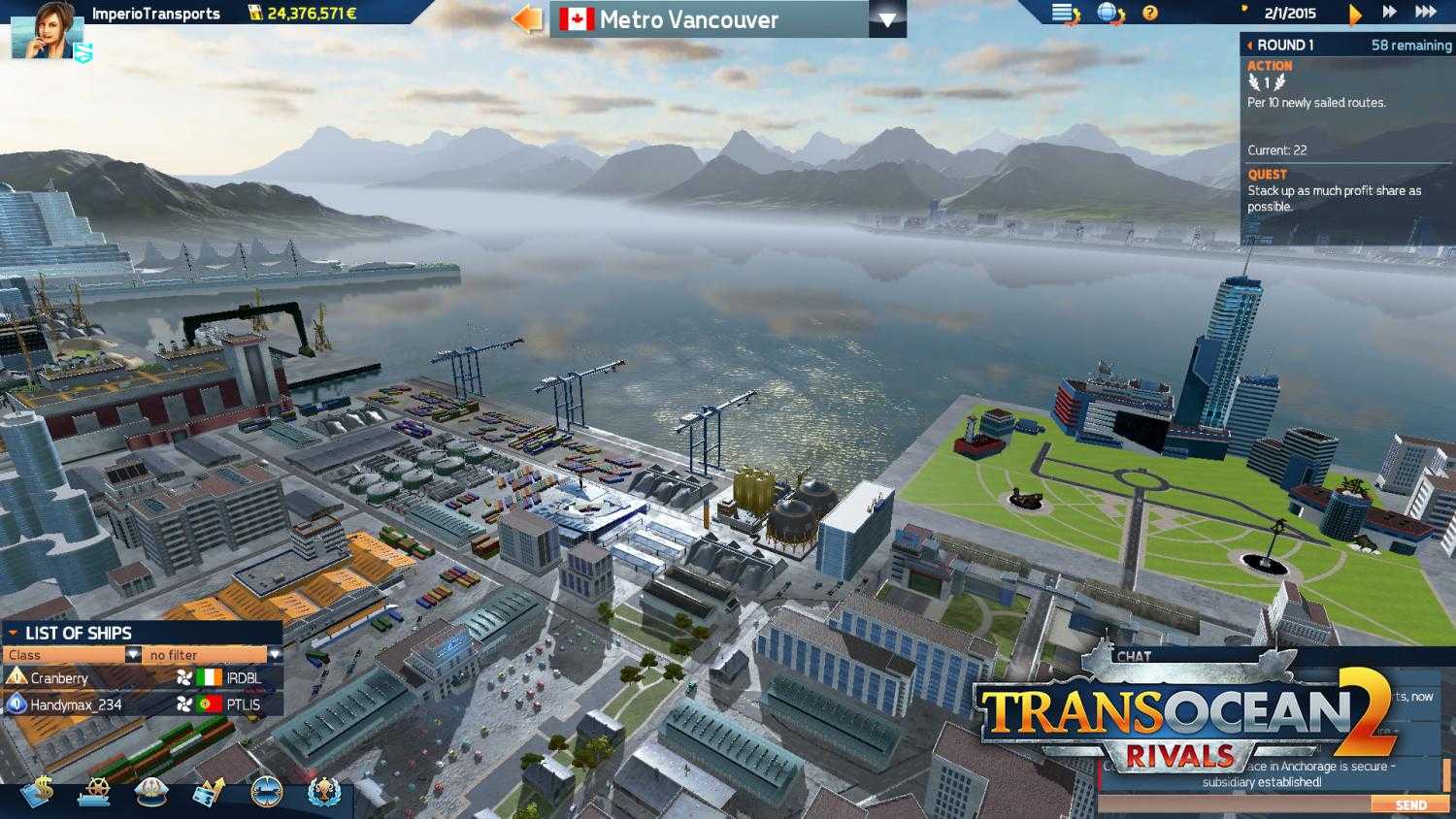Open the help question mark icon

[x=1150, y=13]
